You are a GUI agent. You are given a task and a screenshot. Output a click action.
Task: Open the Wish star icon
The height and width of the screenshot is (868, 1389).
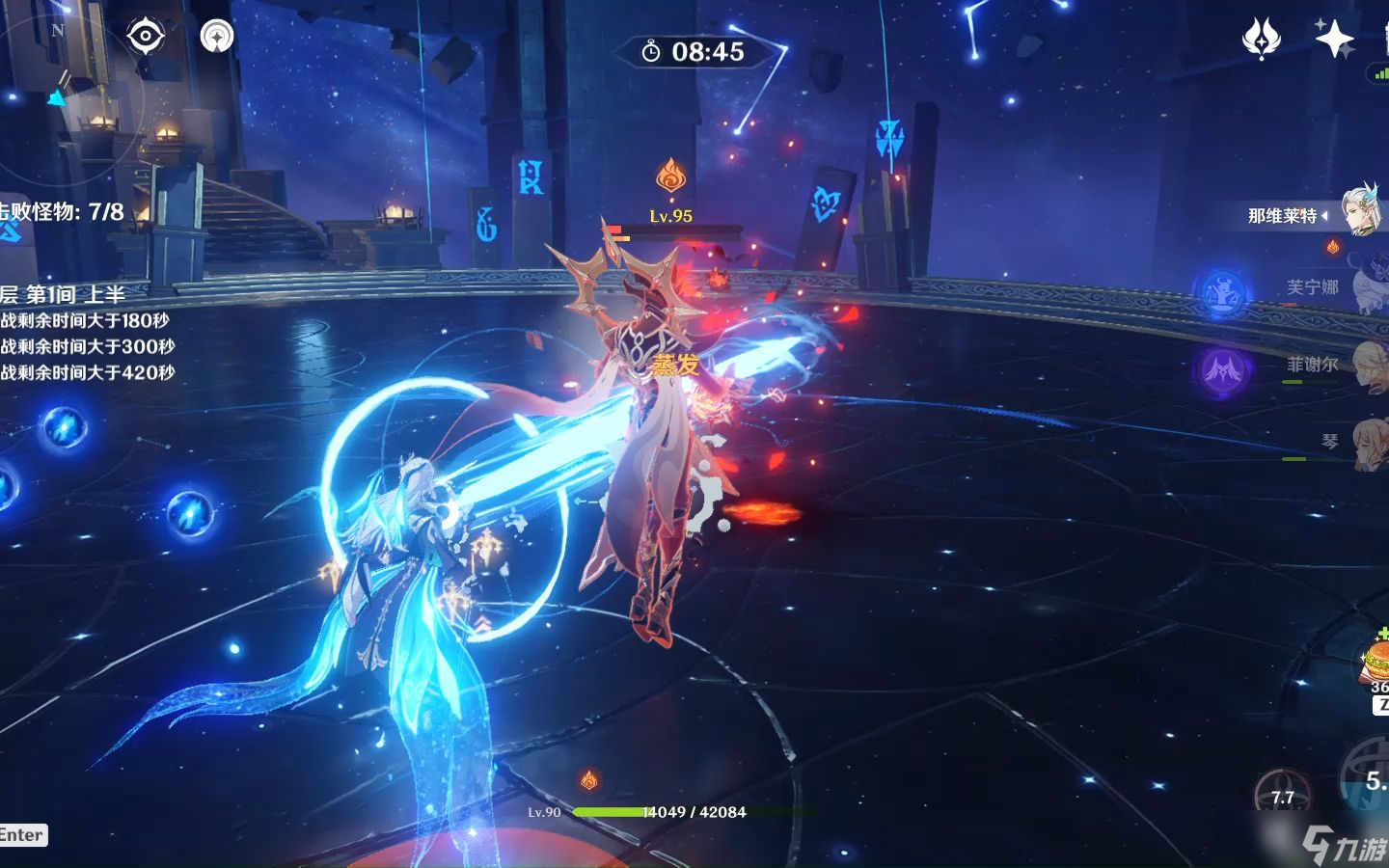tap(1261, 39)
